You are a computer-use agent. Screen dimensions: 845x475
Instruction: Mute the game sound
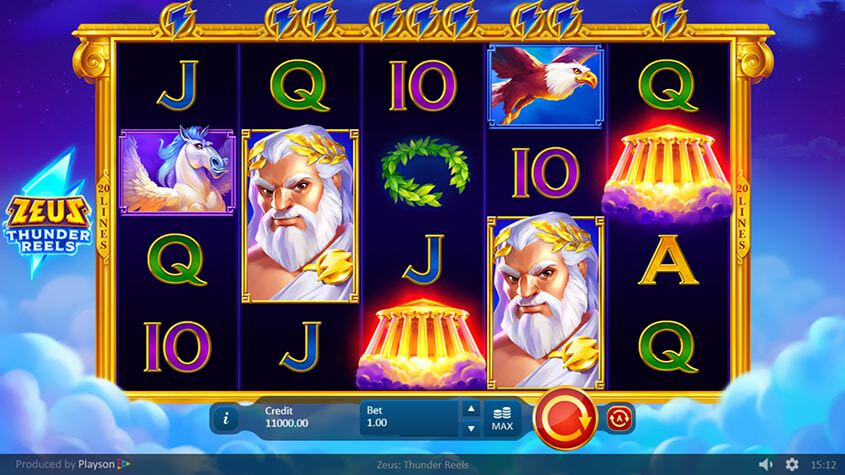(766, 465)
